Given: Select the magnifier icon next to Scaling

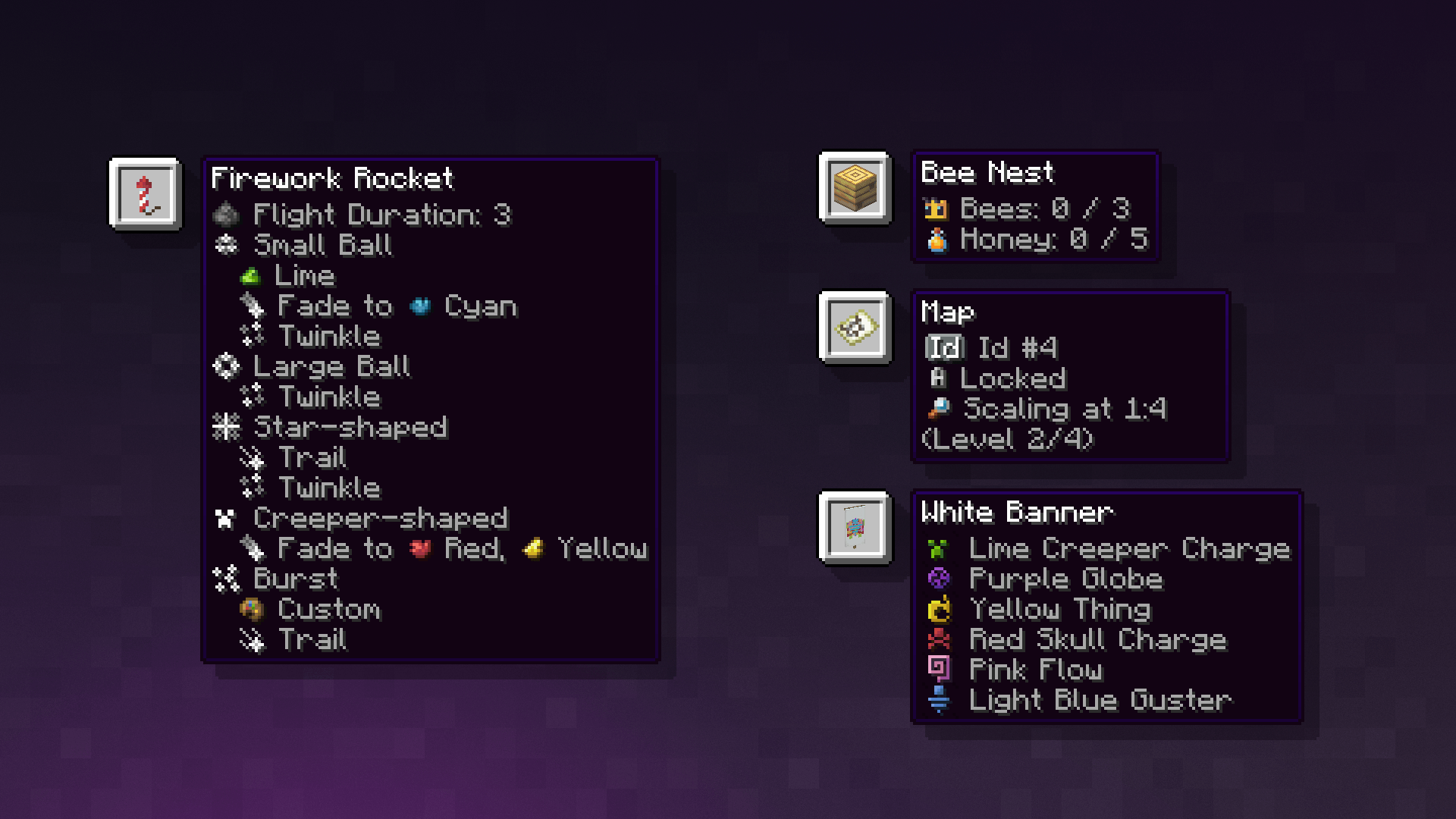Looking at the screenshot, I should (940, 409).
